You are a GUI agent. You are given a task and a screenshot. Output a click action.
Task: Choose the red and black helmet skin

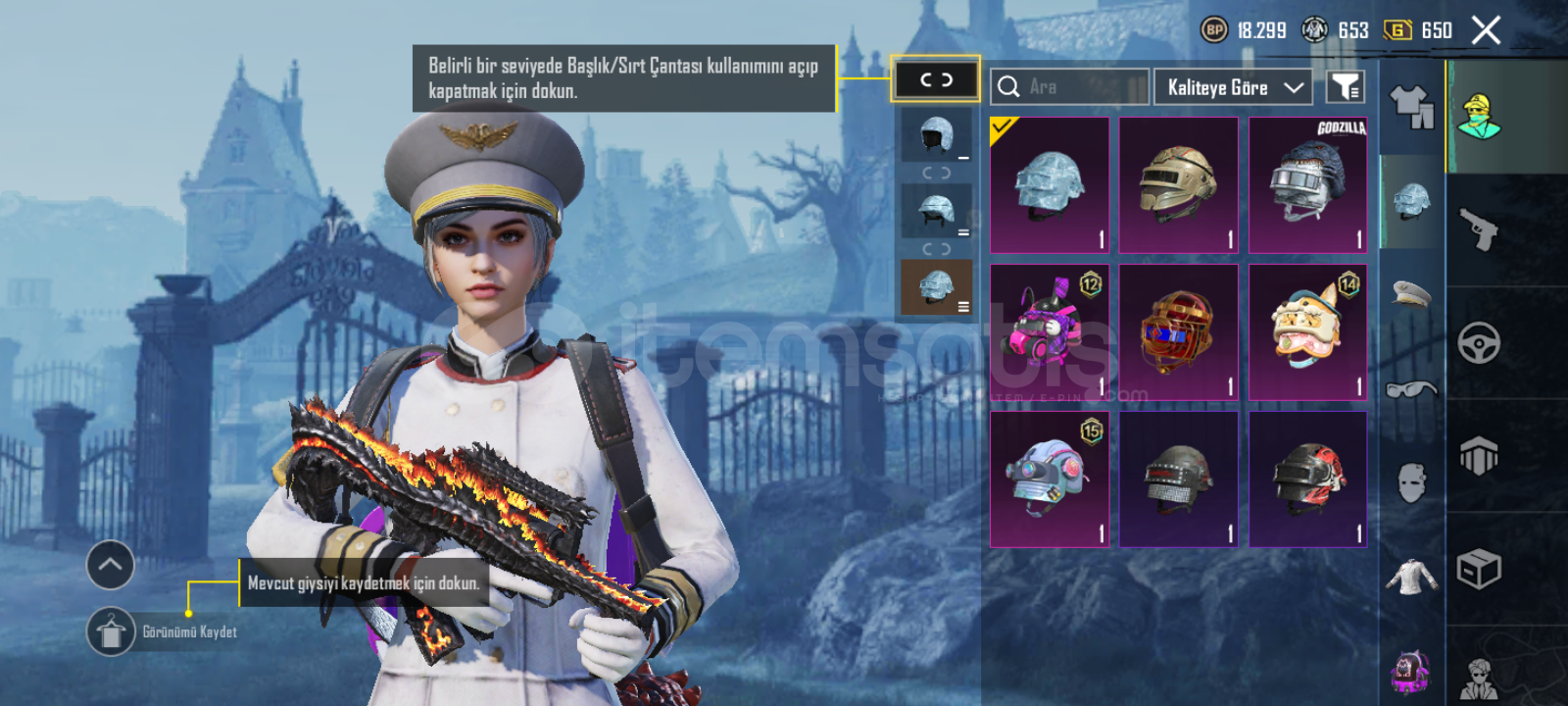pyautogui.click(x=1307, y=479)
